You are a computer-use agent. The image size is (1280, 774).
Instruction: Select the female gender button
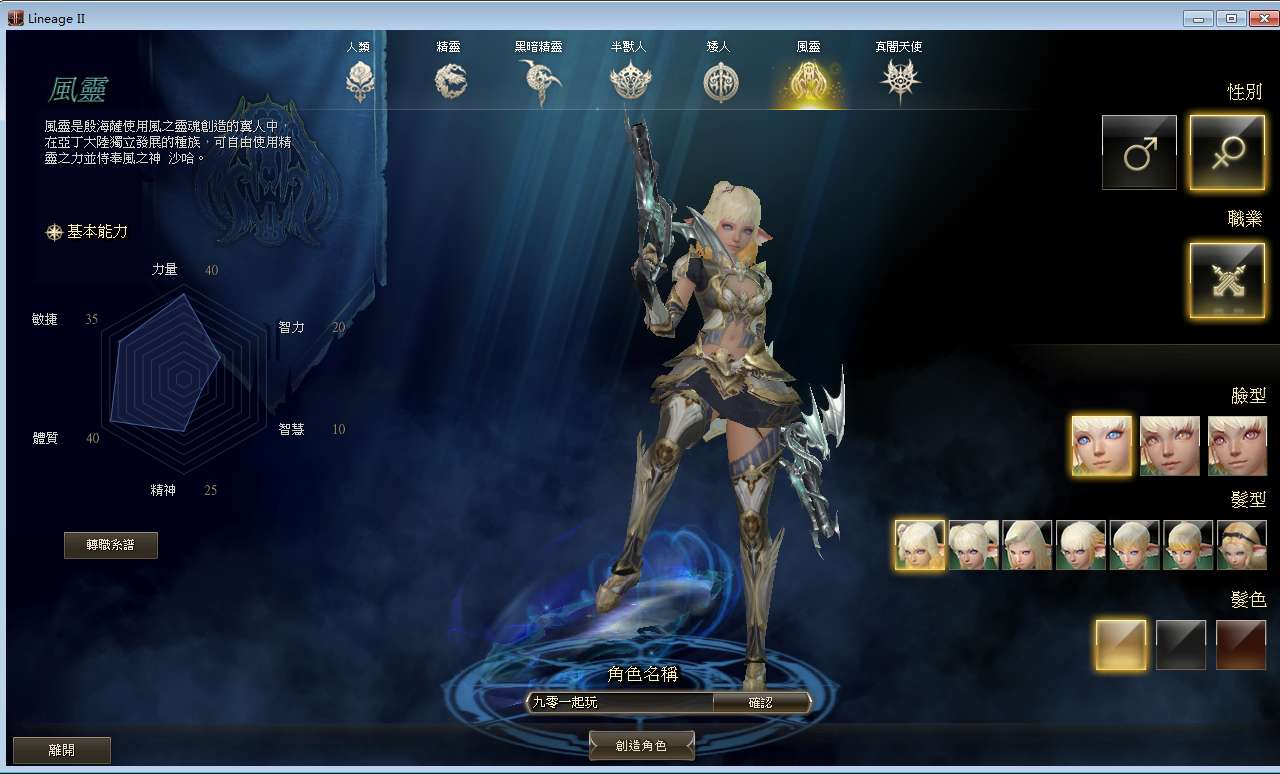coord(1226,152)
